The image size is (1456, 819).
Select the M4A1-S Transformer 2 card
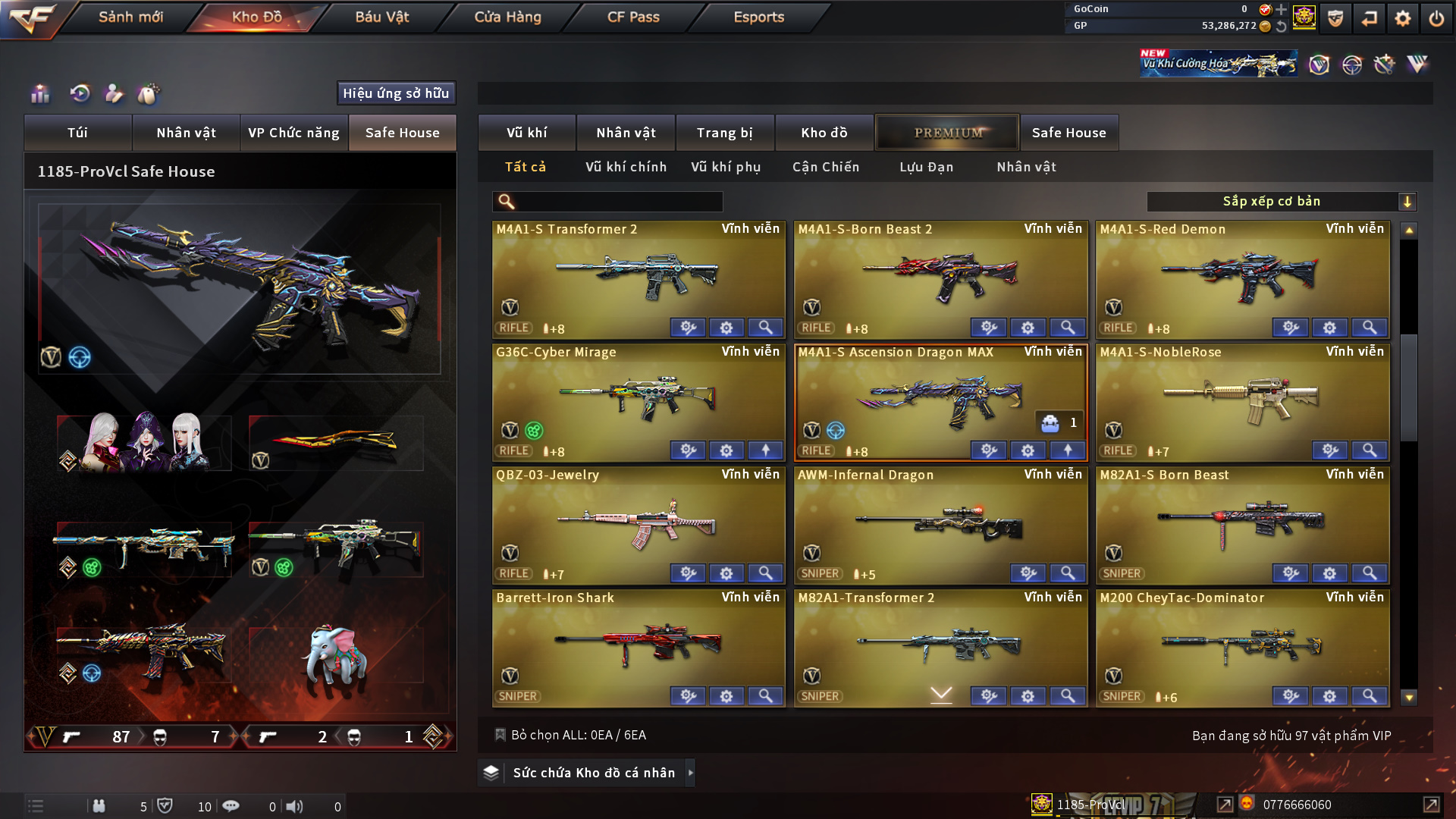[639, 277]
